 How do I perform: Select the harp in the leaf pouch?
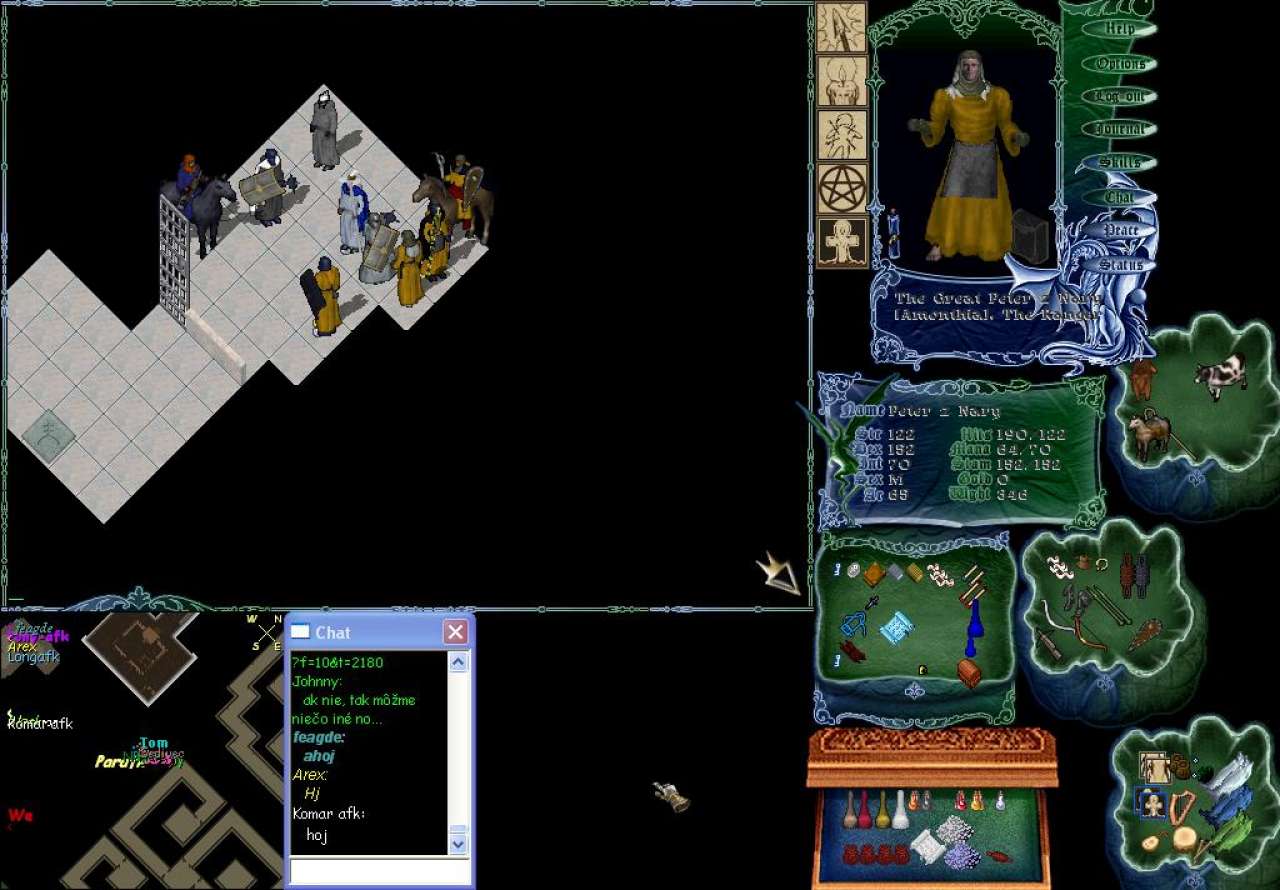pos(1182,806)
